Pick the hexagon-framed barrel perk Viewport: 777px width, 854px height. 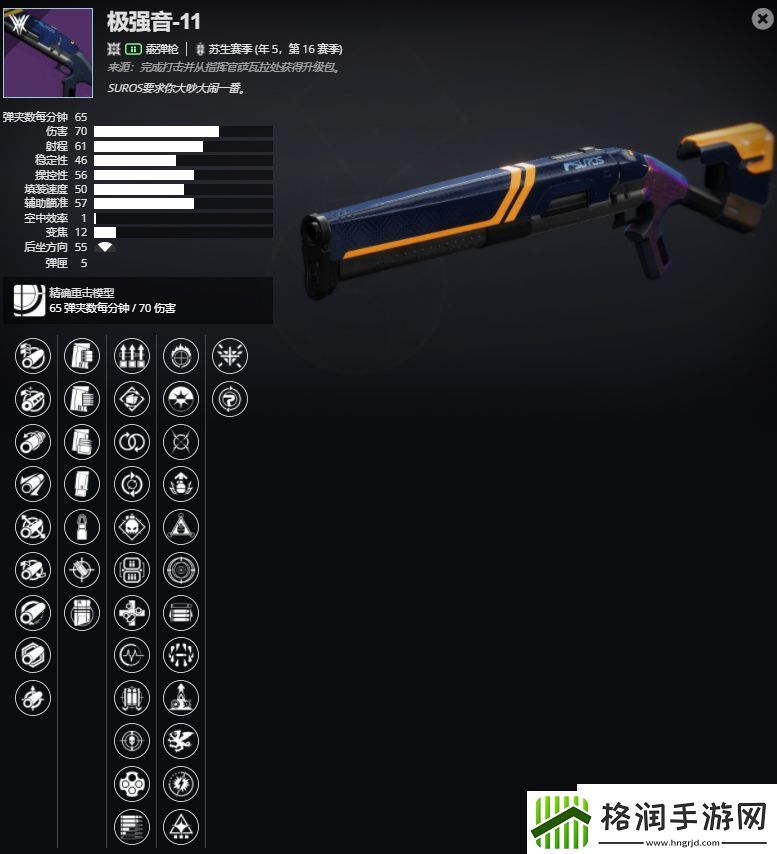33,656
